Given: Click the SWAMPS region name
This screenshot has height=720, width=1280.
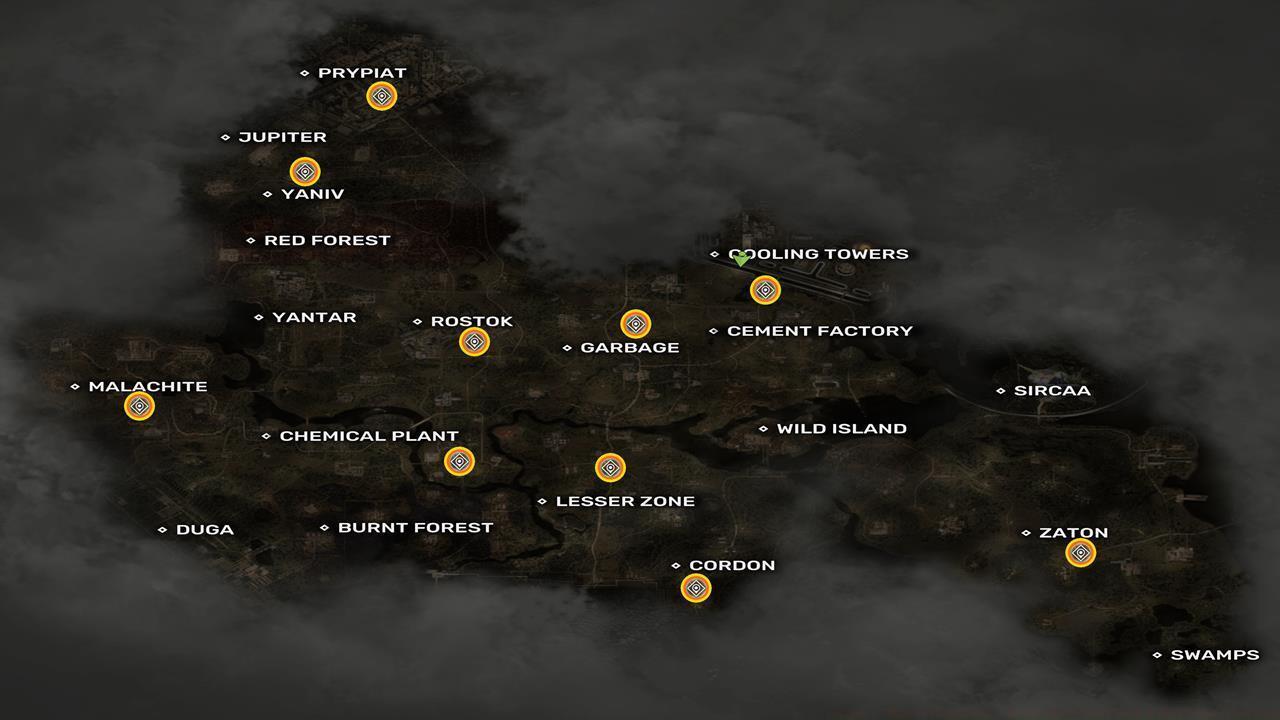Looking at the screenshot, I should (1216, 655).
